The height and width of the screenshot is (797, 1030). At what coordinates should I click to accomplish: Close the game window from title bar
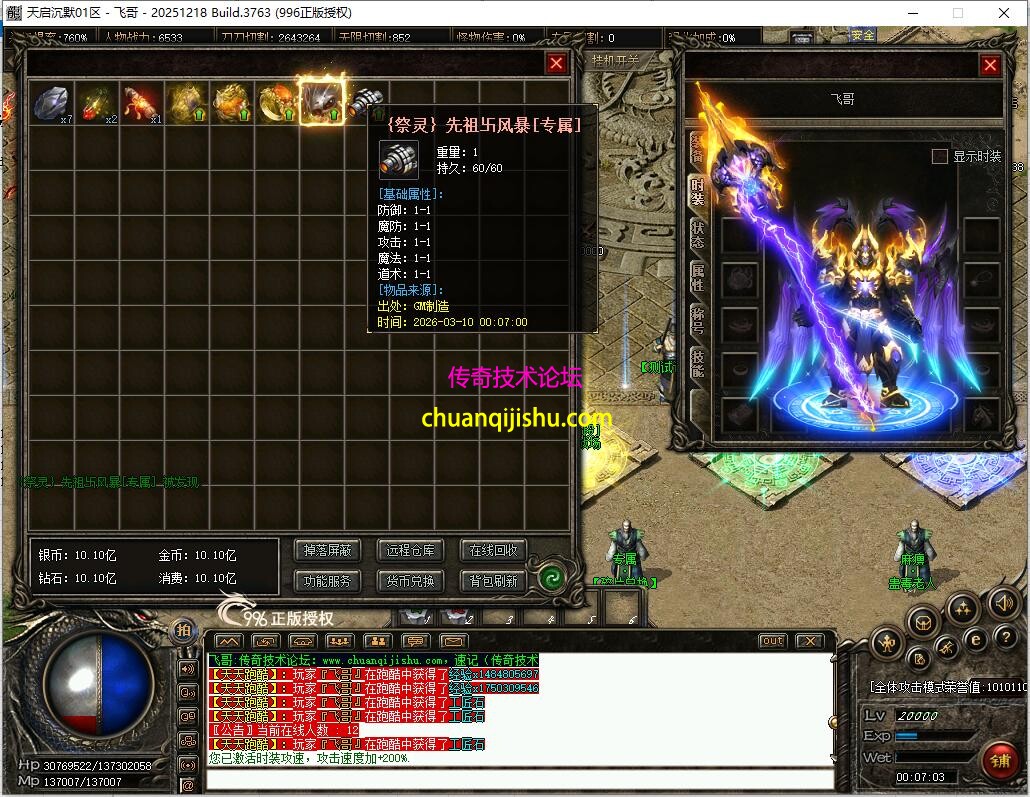1004,13
